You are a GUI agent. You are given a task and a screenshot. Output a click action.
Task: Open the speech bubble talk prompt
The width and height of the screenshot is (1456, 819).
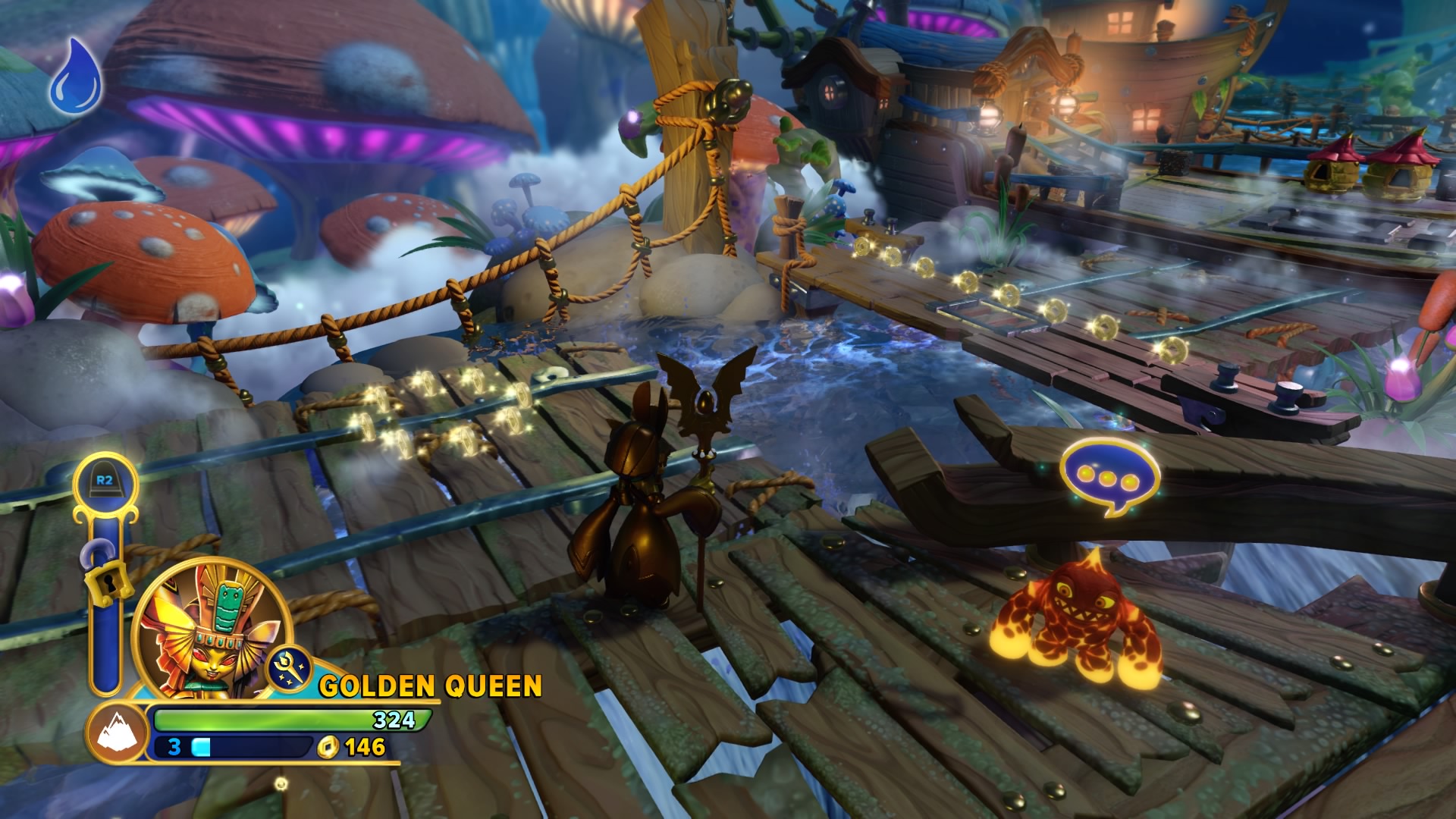(x=1110, y=478)
